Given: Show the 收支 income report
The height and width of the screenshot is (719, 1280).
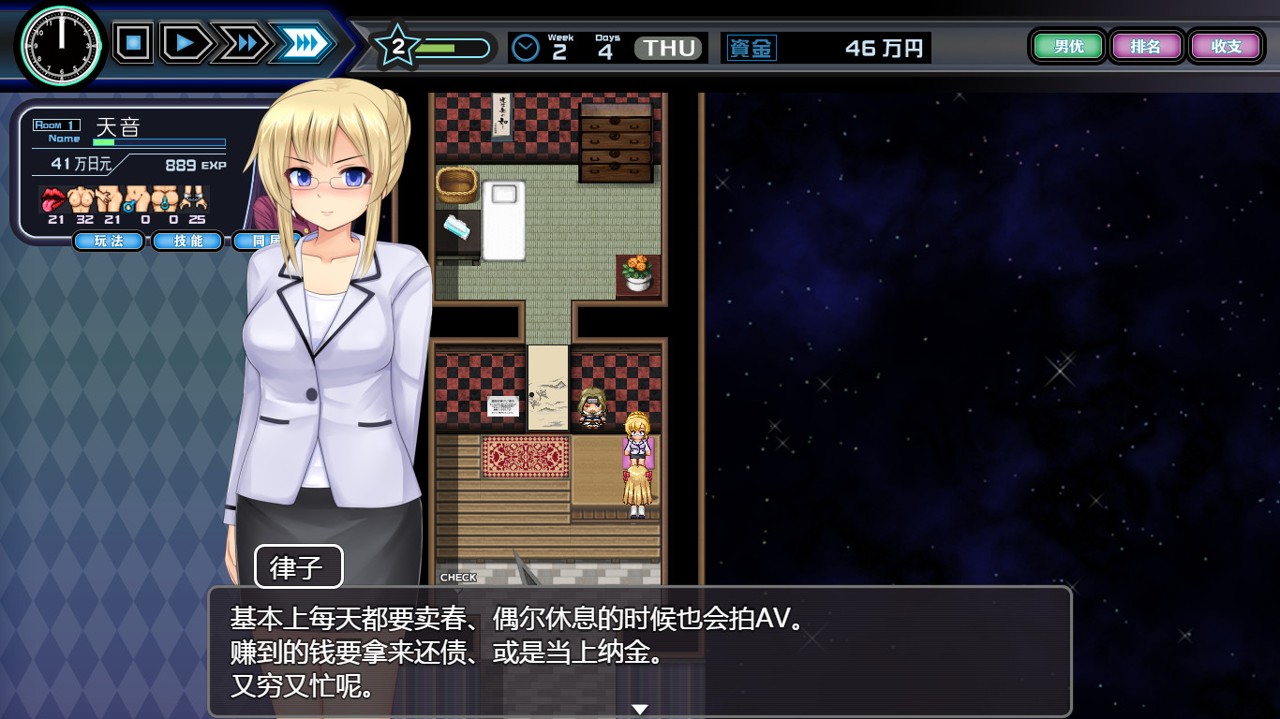Looking at the screenshot, I should pyautogui.click(x=1225, y=46).
